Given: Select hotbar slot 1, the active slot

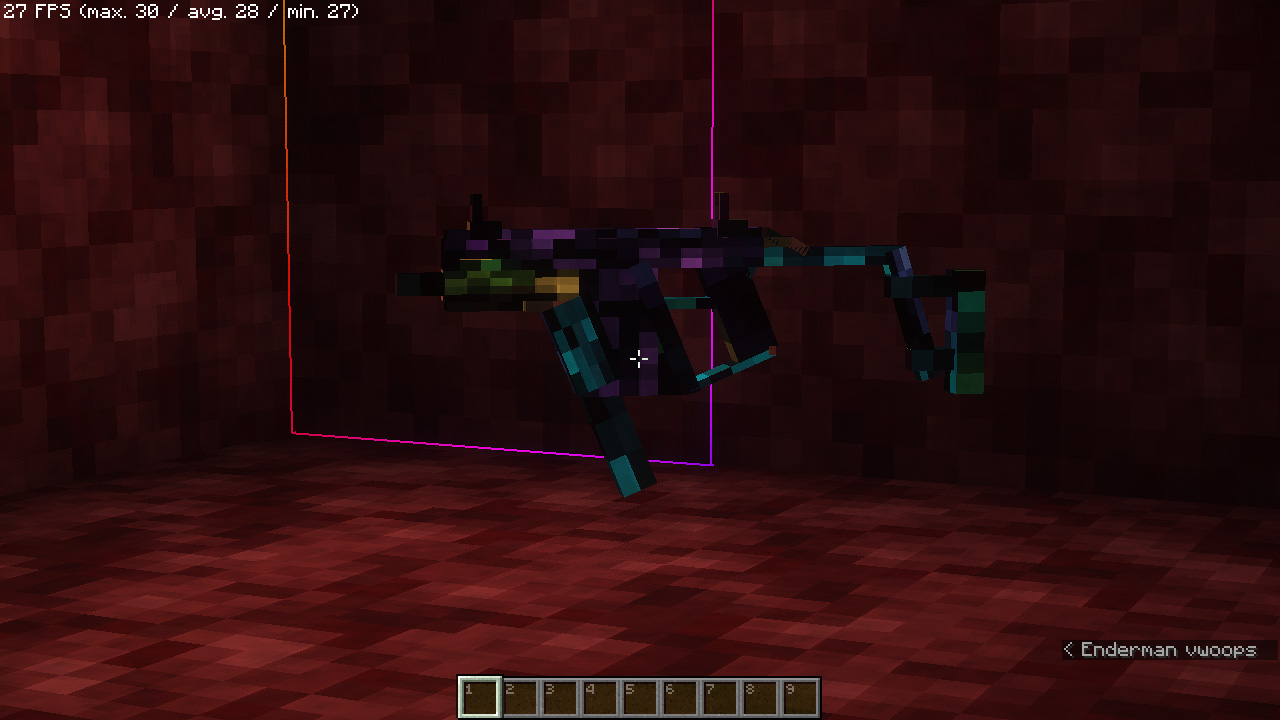Looking at the screenshot, I should [x=480, y=697].
